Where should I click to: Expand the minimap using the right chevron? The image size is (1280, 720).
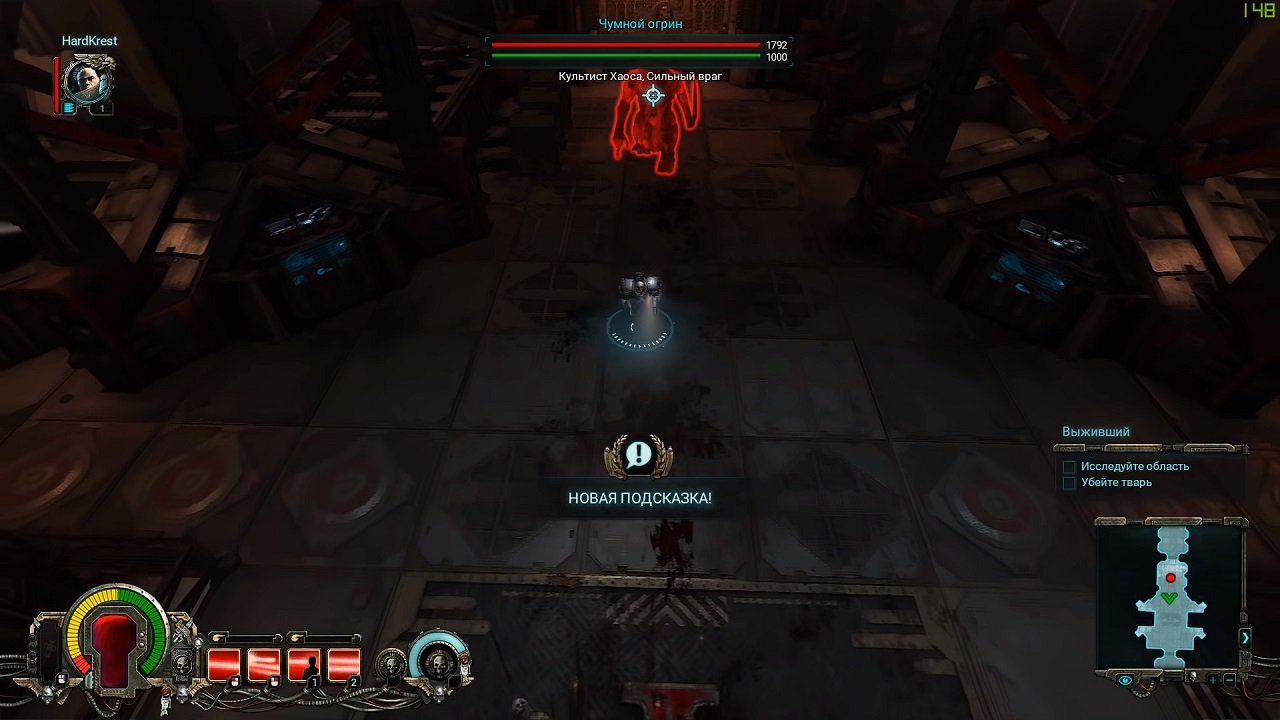pos(1245,636)
